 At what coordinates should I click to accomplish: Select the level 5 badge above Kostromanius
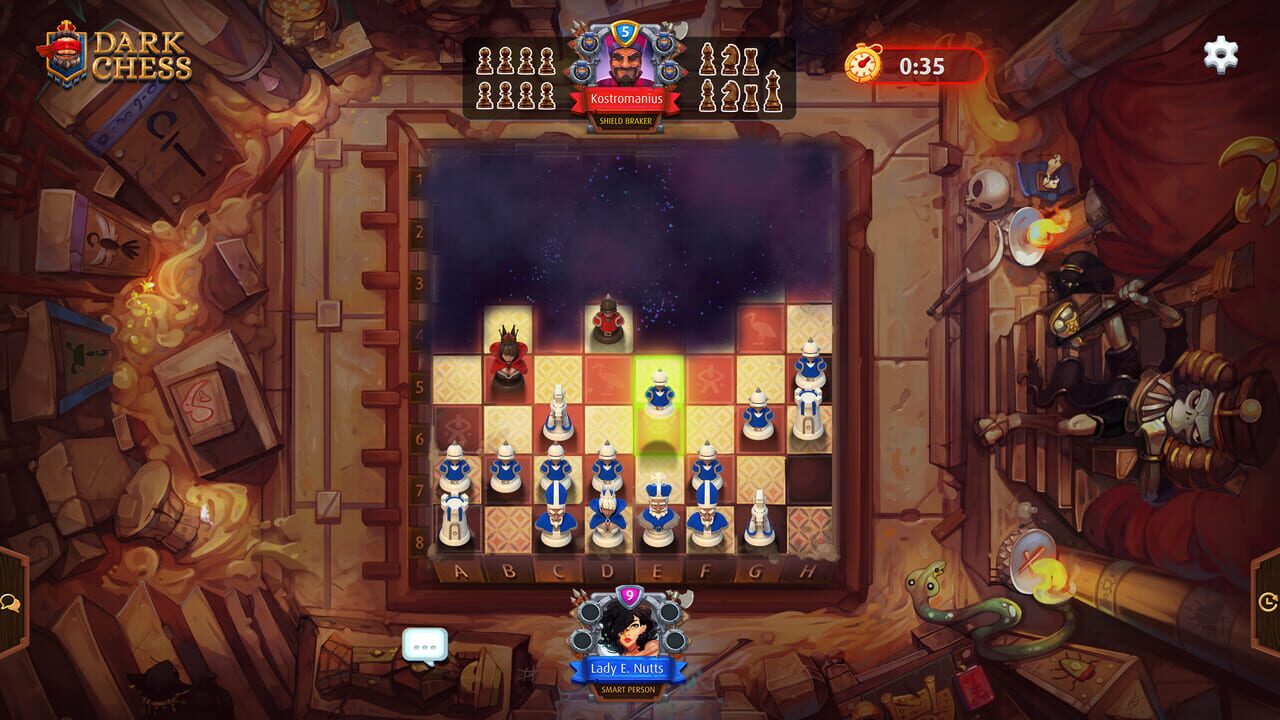tap(625, 32)
